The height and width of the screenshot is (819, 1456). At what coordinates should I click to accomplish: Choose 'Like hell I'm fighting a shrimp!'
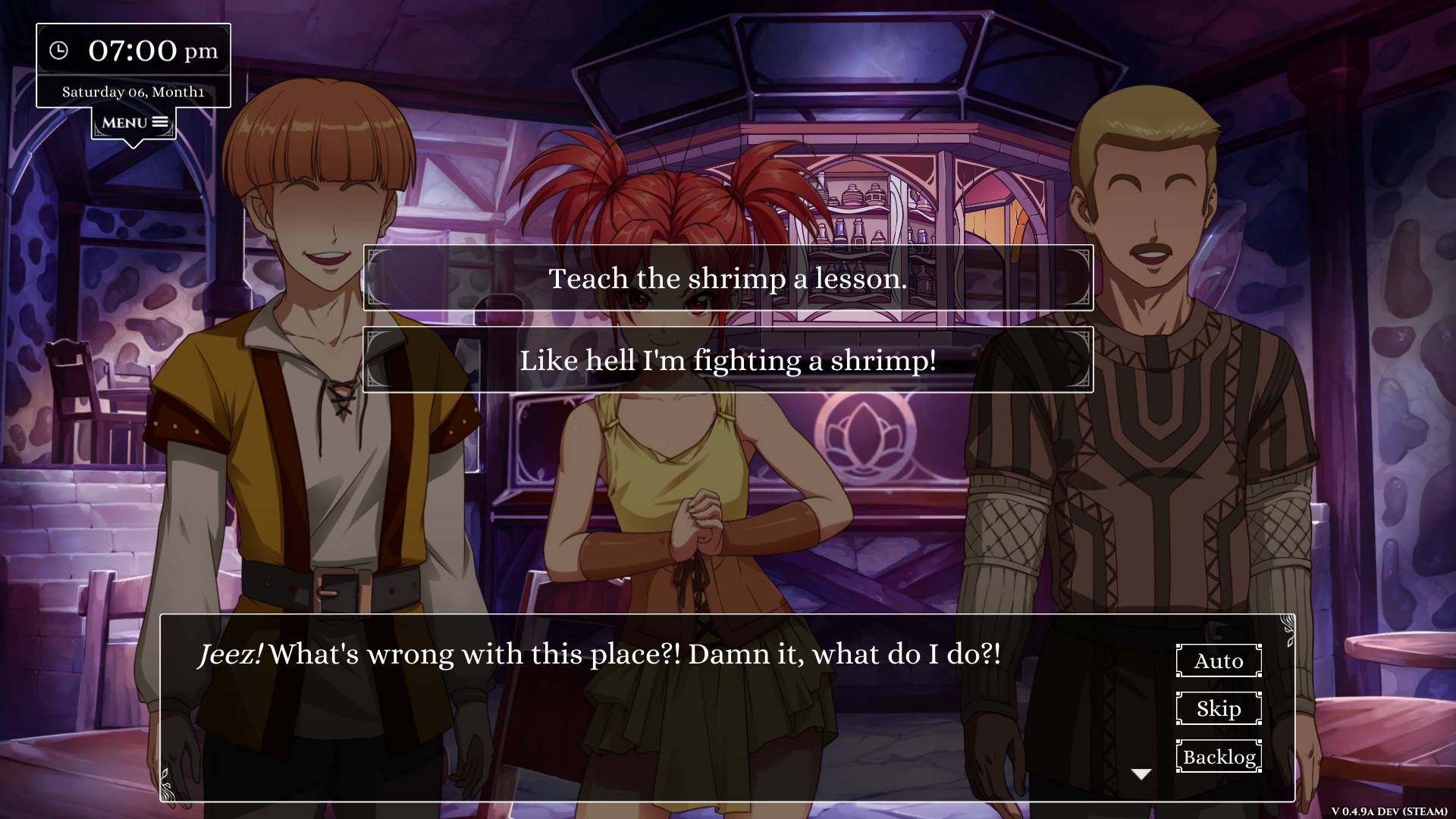(x=727, y=361)
